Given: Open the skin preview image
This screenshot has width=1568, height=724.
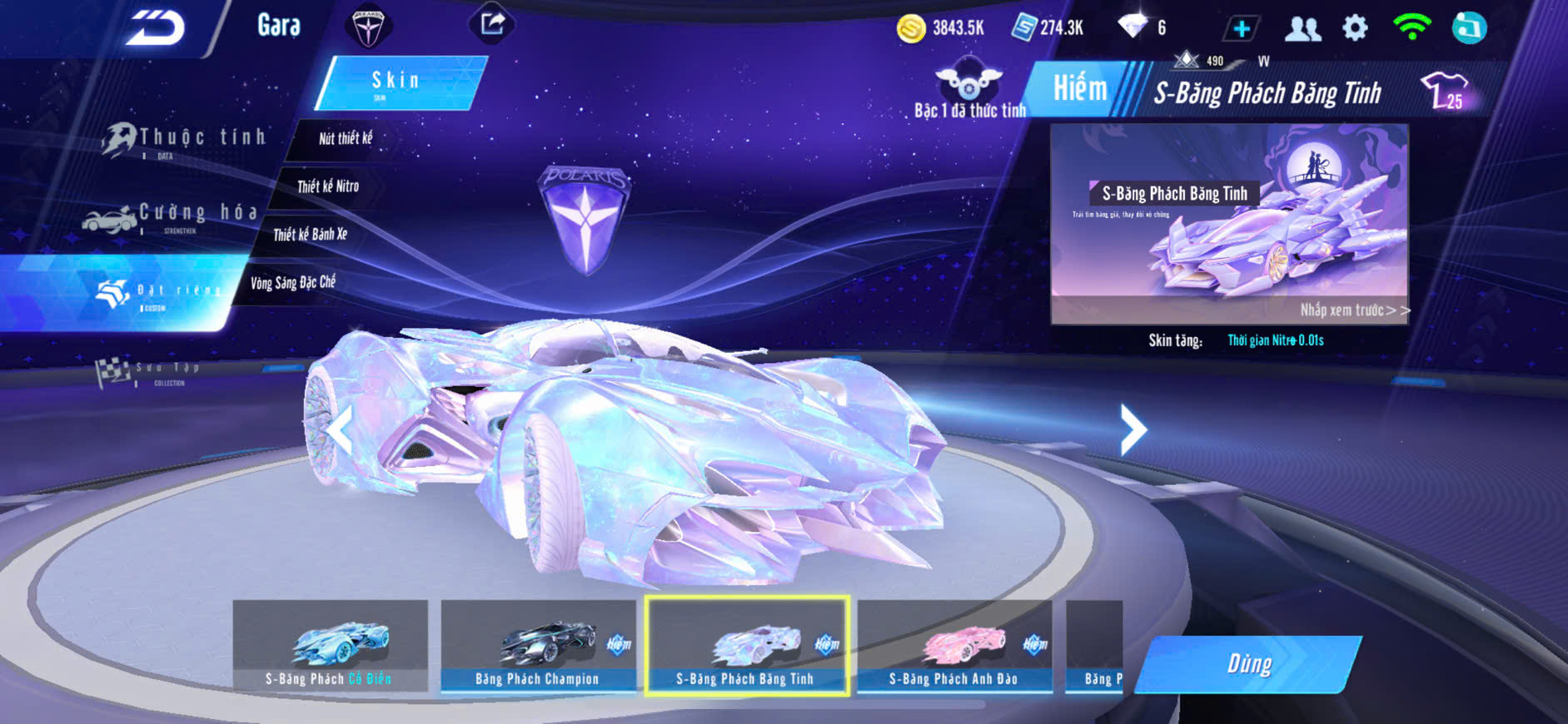Looking at the screenshot, I should pos(1229,224).
